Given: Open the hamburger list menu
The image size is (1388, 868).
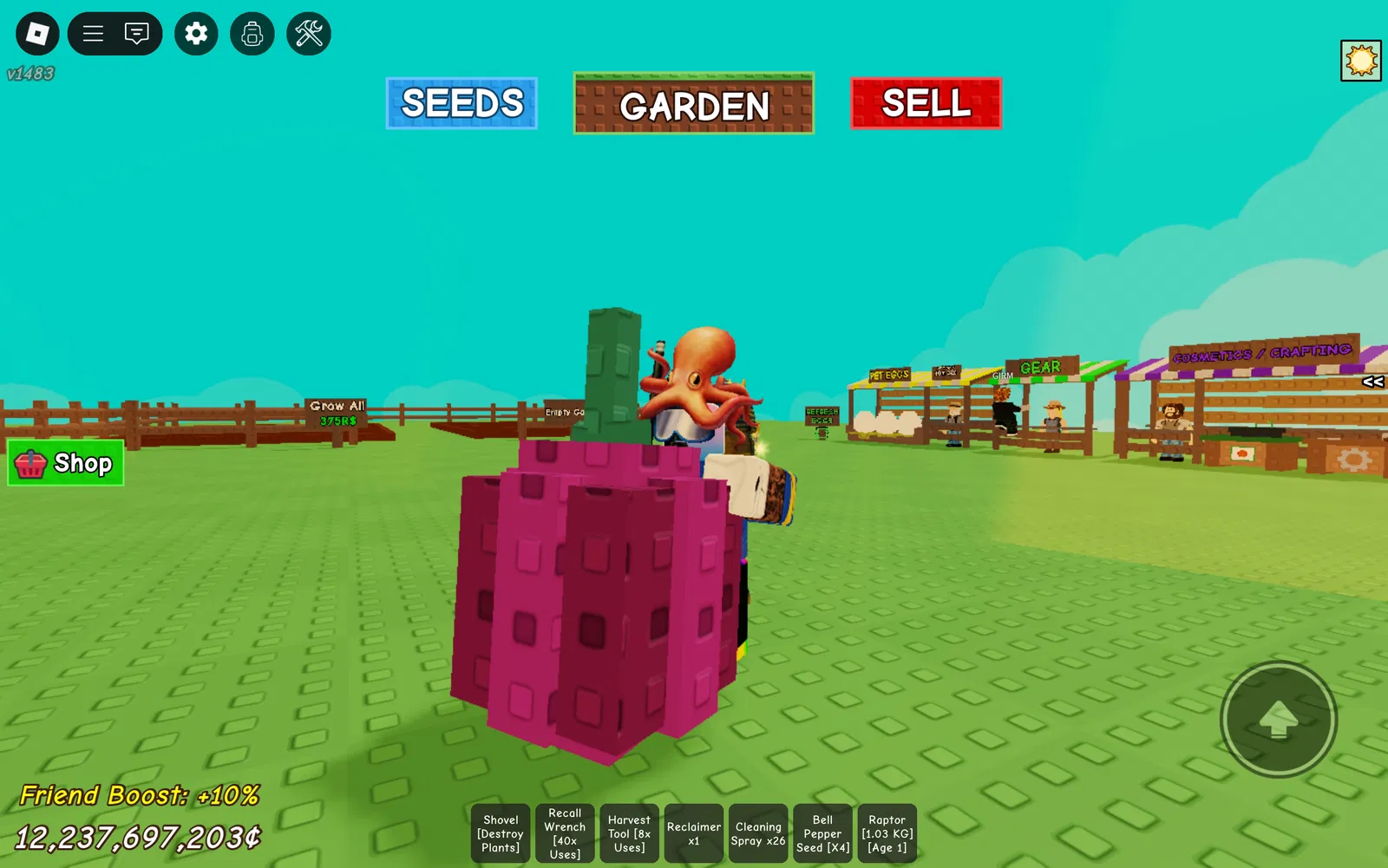Looking at the screenshot, I should pyautogui.click(x=93, y=34).
